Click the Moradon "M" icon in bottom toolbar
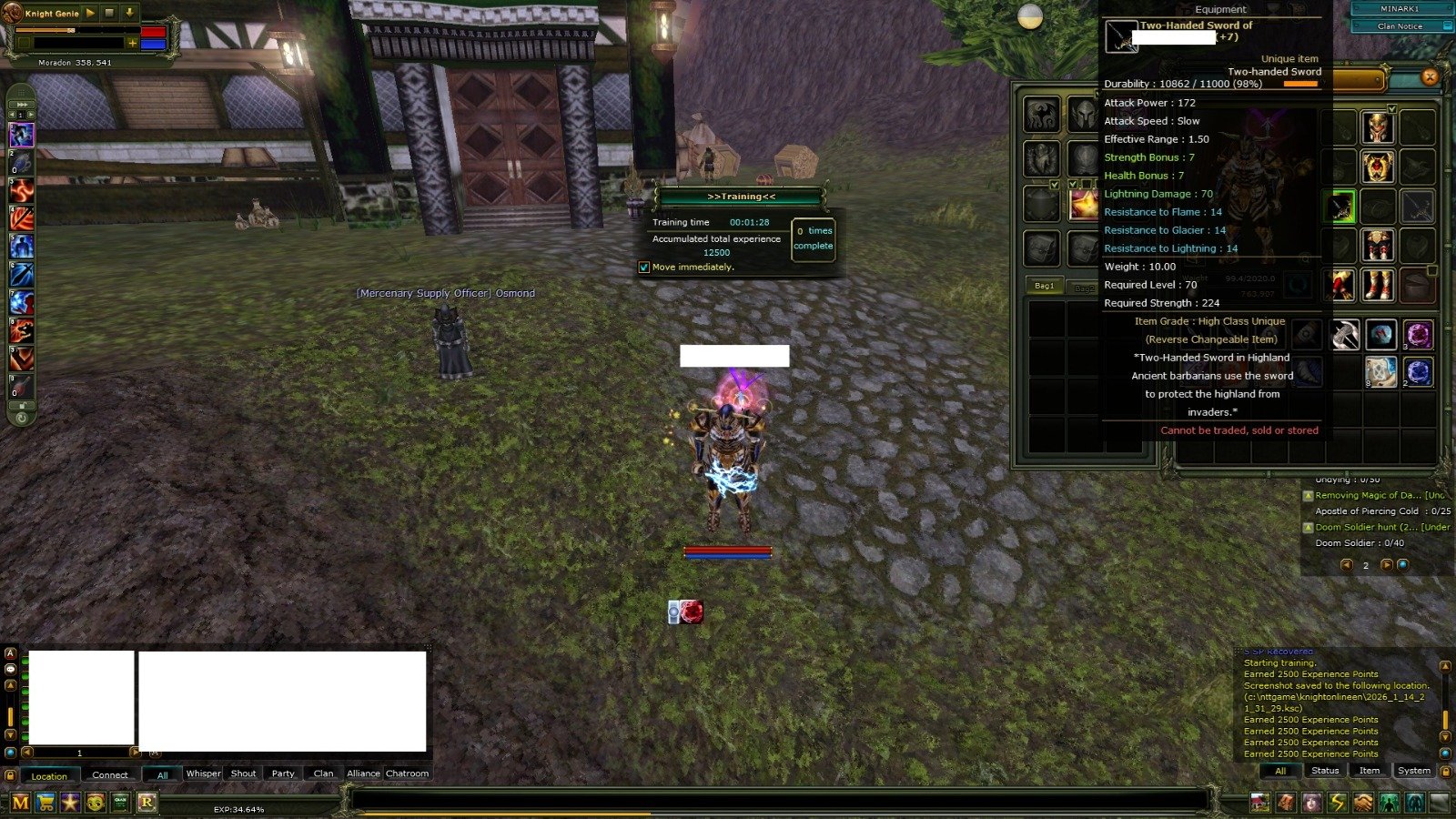The width and height of the screenshot is (1456, 819). (20, 803)
